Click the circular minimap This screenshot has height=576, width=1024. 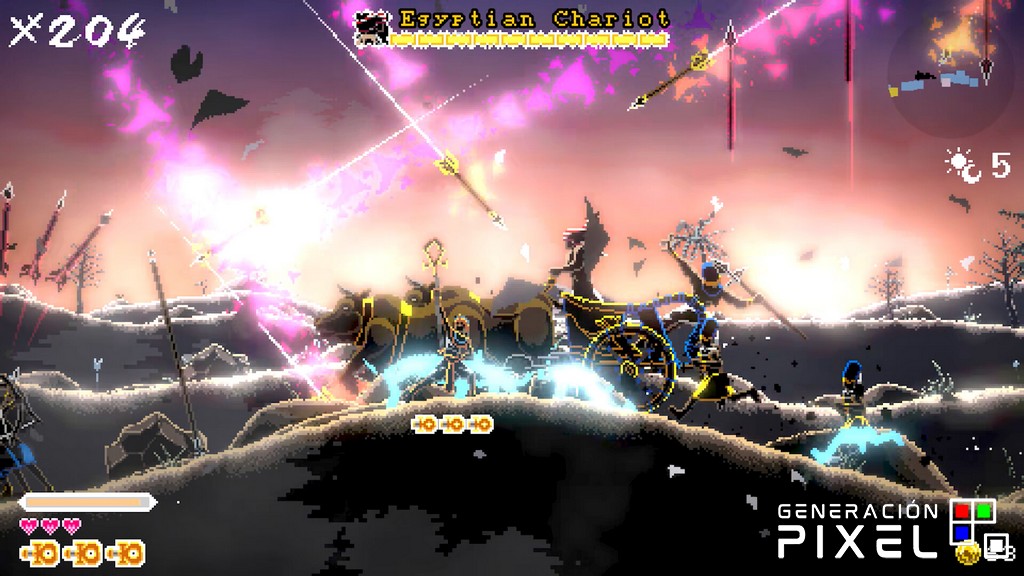(x=954, y=68)
